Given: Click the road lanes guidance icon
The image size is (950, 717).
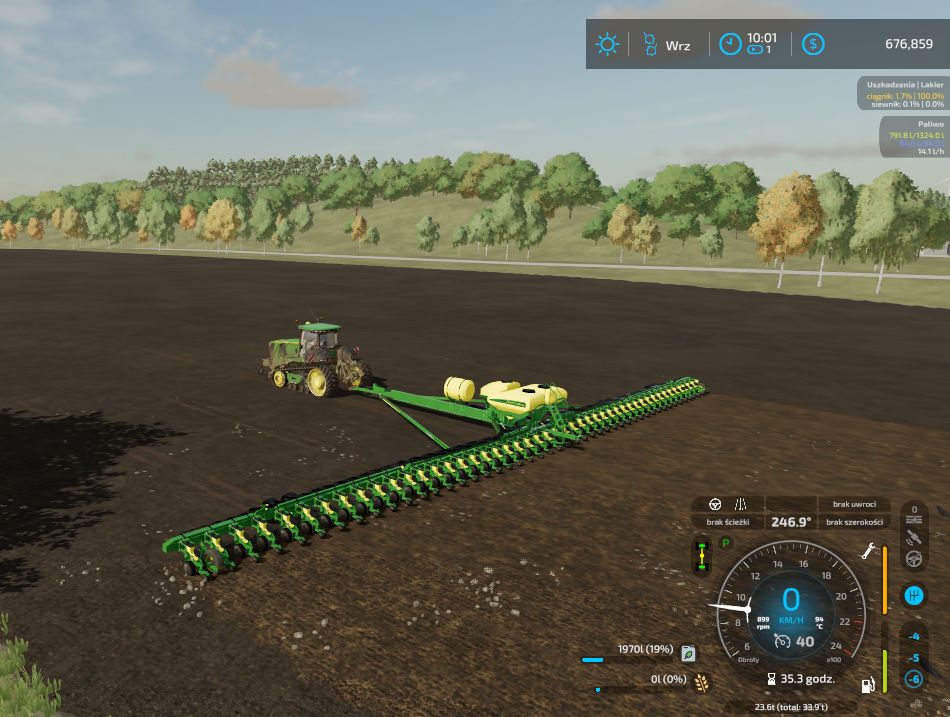Looking at the screenshot, I should [x=741, y=505].
